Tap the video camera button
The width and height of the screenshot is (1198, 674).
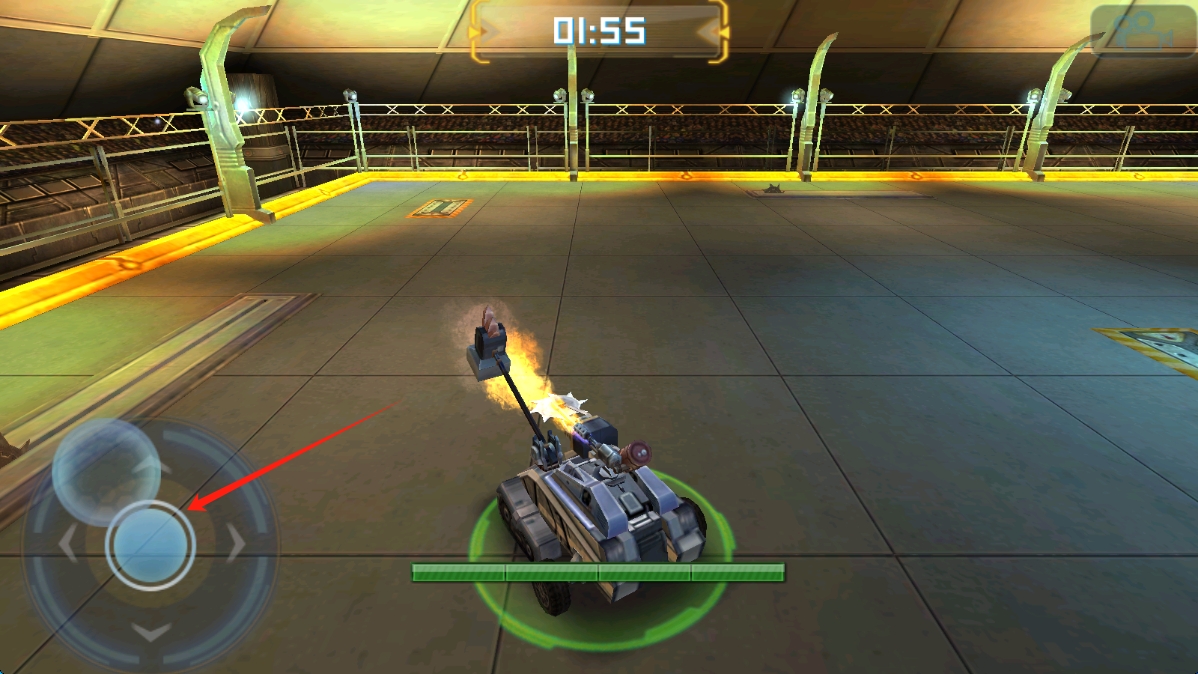click(1142, 32)
